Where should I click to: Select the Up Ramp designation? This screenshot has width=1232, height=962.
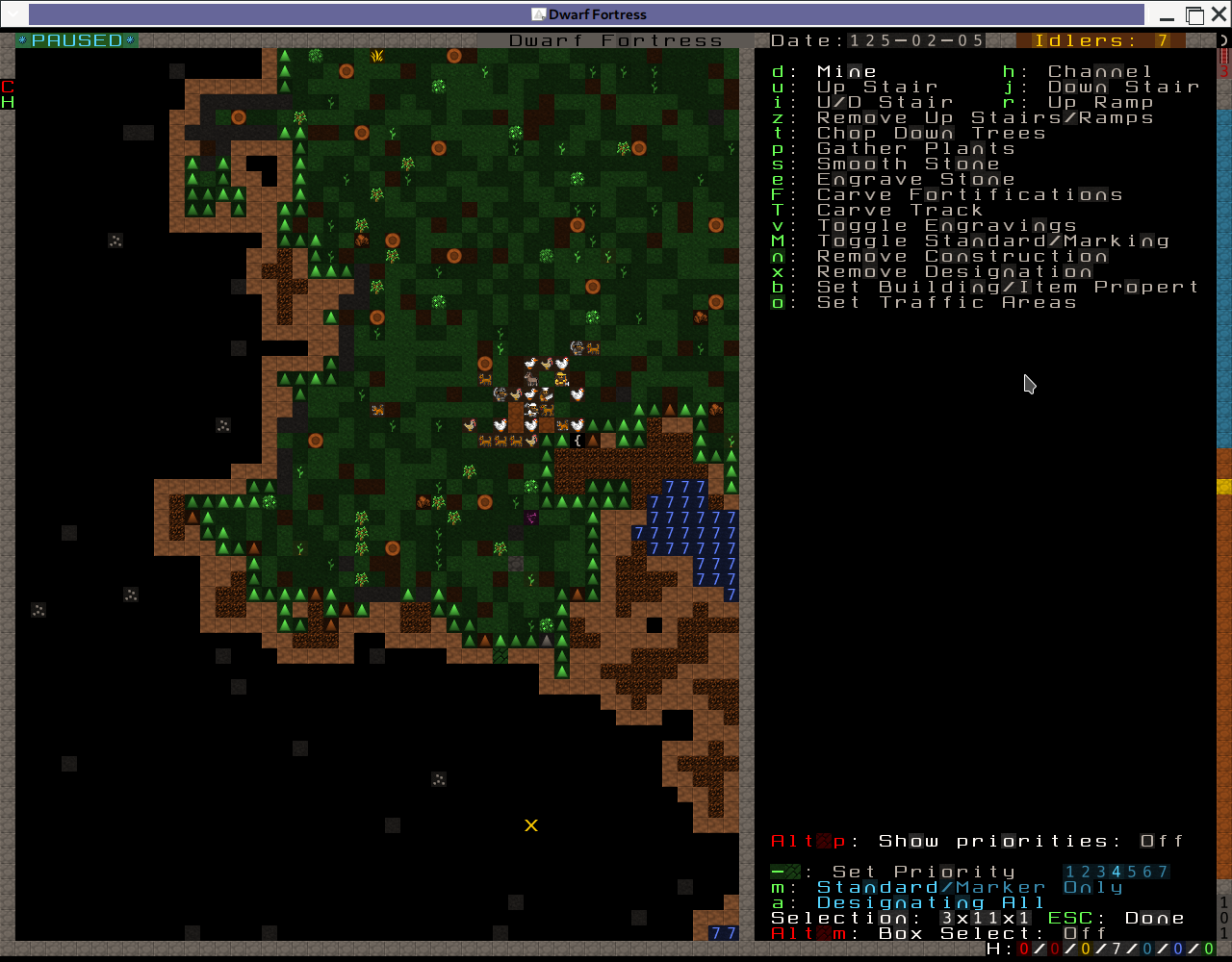pyautogui.click(x=1100, y=102)
